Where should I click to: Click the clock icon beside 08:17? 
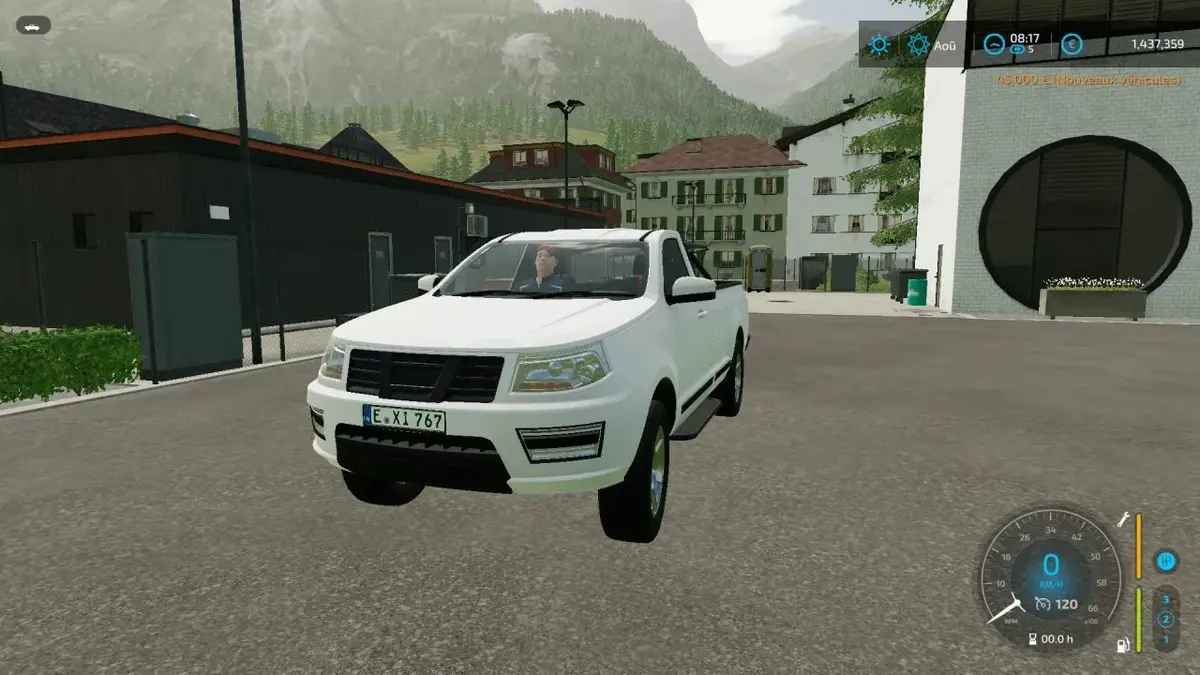pyautogui.click(x=993, y=44)
